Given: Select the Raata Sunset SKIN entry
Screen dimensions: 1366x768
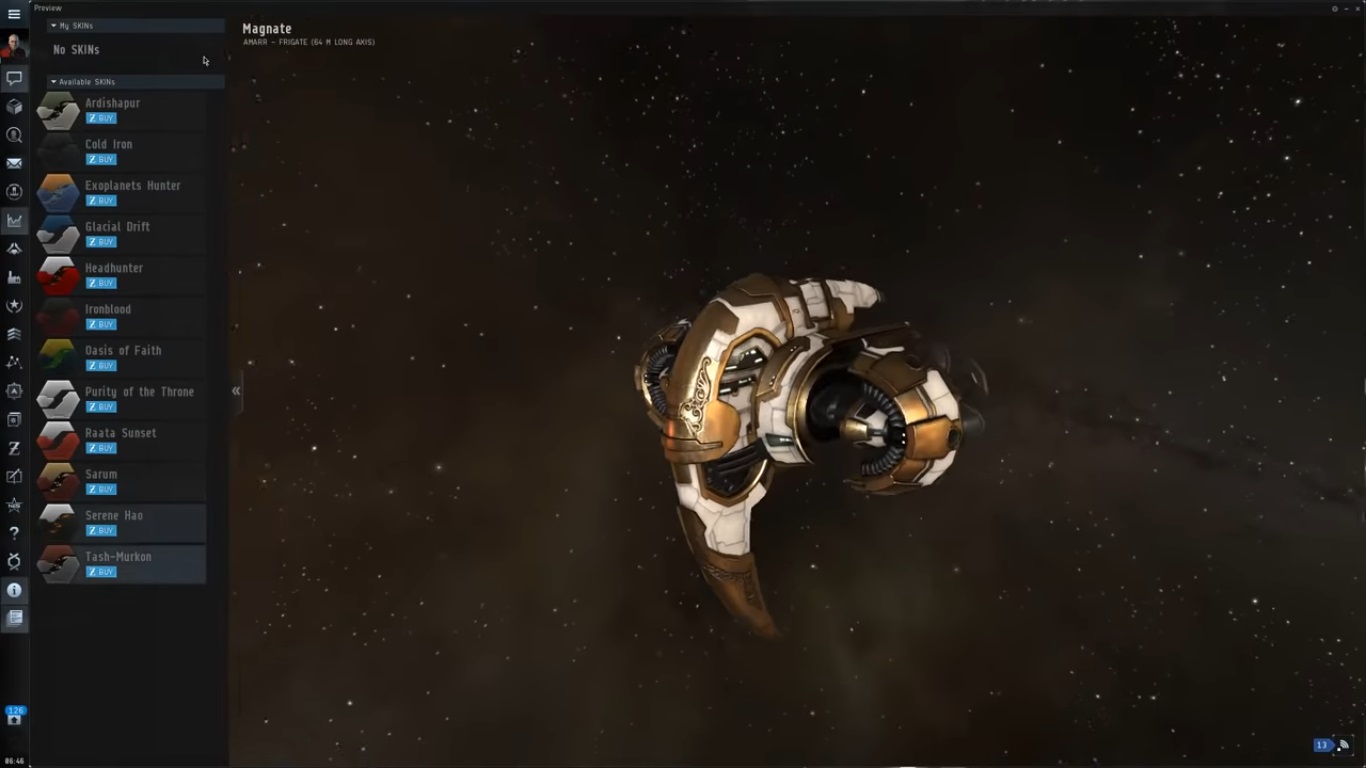Looking at the screenshot, I should coord(120,433).
